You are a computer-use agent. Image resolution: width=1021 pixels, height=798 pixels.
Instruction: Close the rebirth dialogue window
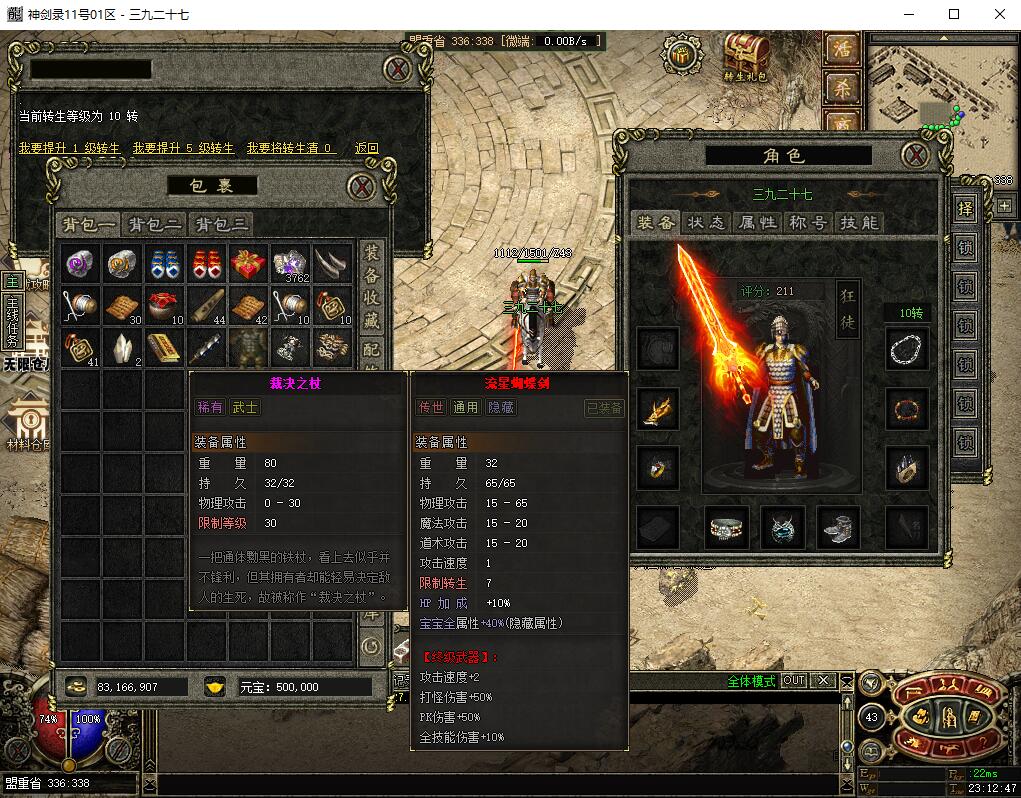tap(398, 69)
